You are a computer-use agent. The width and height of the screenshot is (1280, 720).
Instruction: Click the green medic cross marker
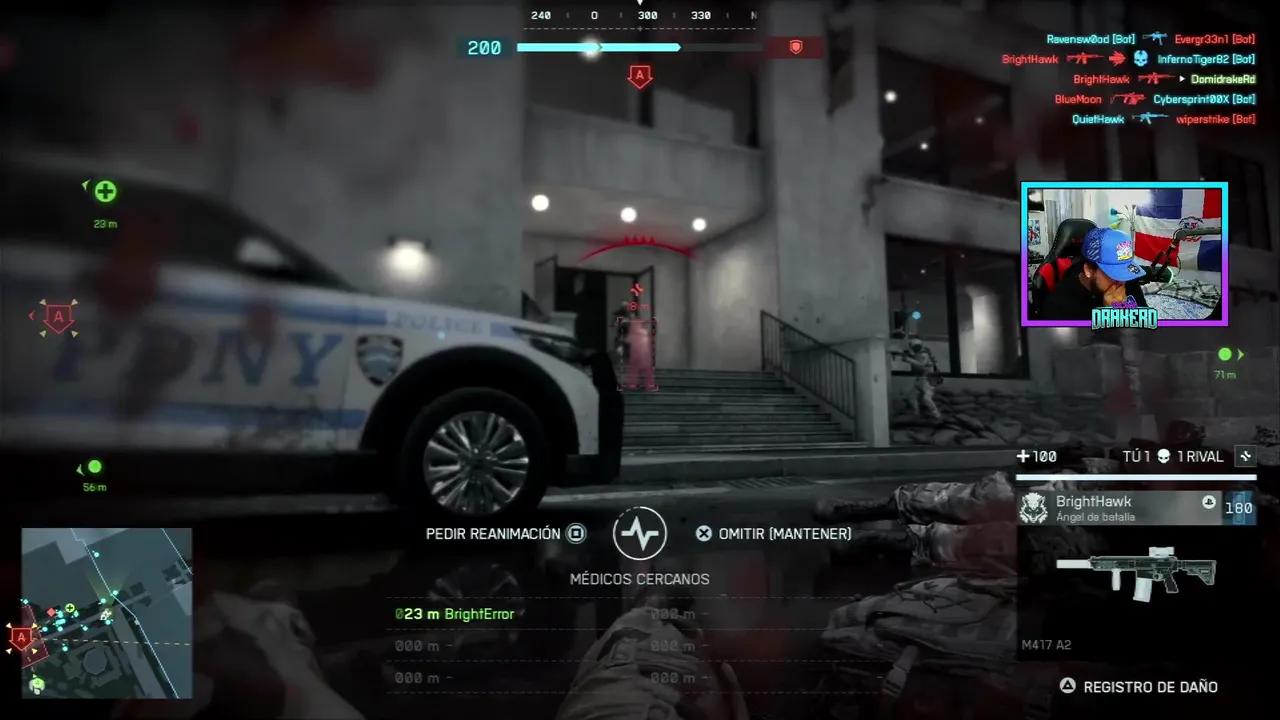pyautogui.click(x=105, y=191)
